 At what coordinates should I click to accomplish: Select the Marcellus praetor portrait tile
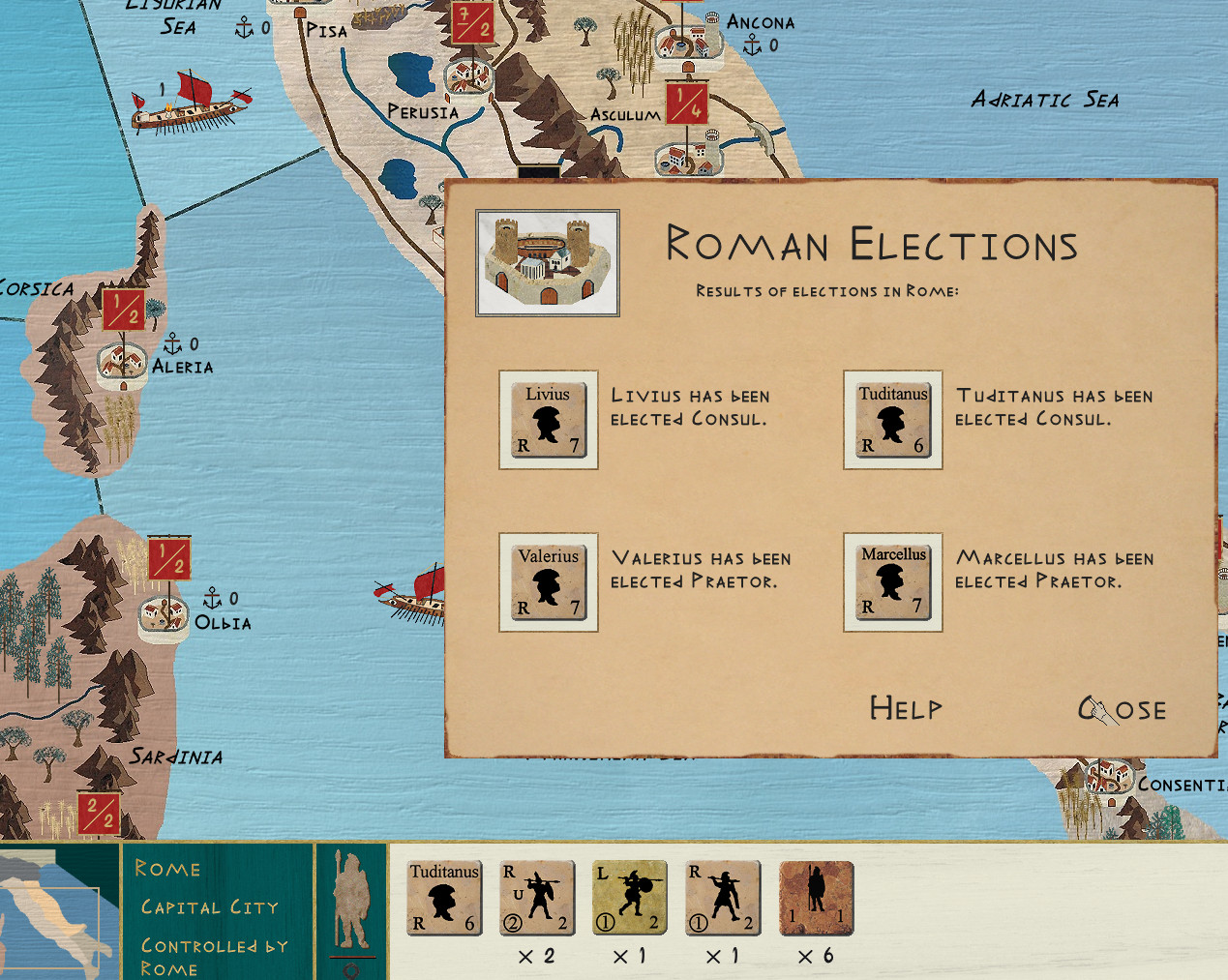pyautogui.click(x=893, y=582)
